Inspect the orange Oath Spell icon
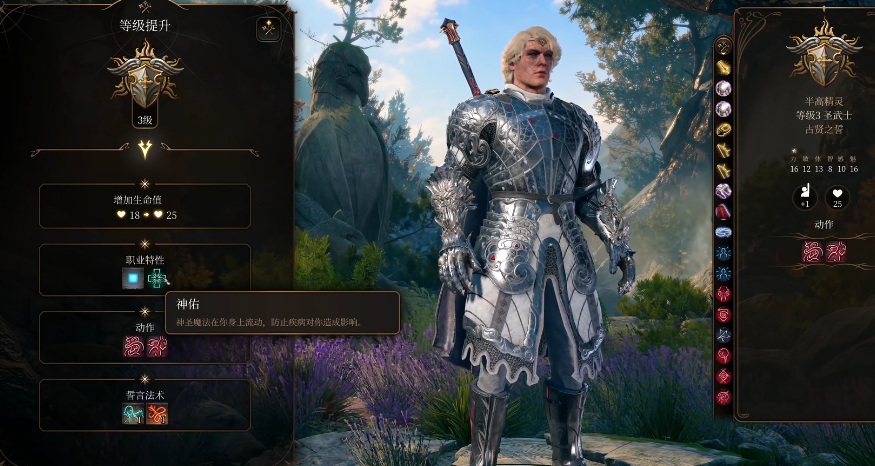 [157, 413]
